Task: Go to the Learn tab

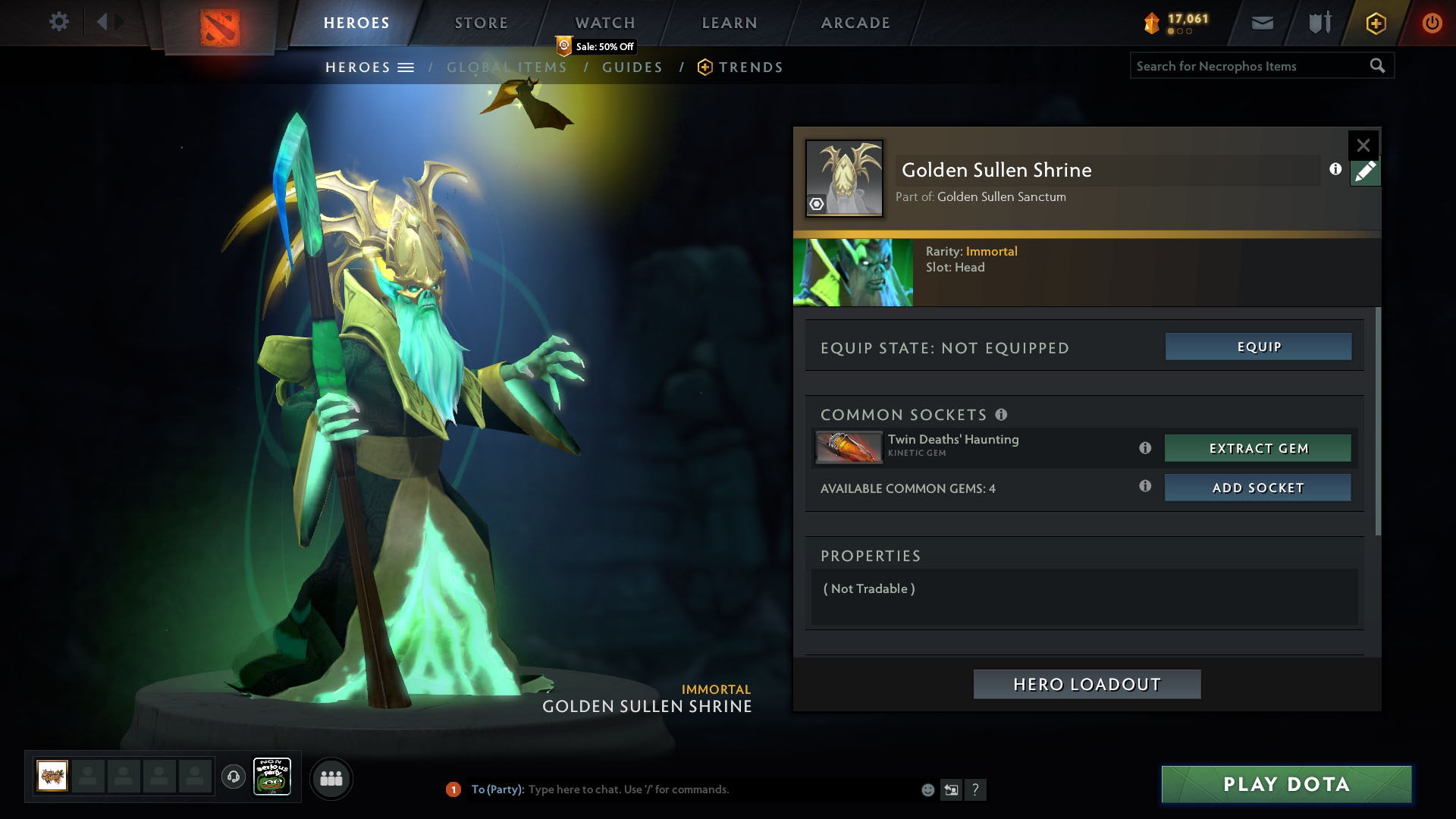Action: pyautogui.click(x=730, y=23)
